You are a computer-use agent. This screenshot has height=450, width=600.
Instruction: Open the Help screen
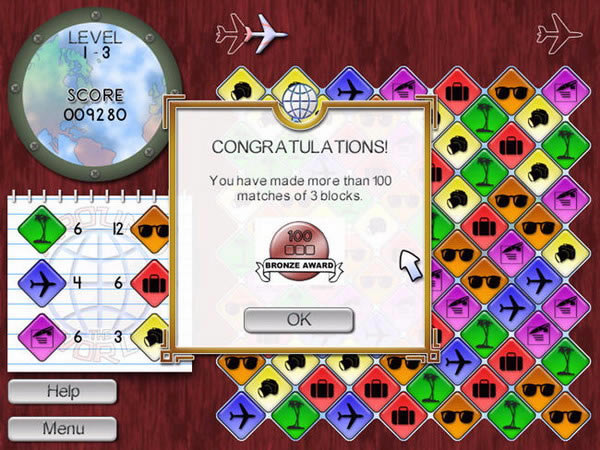(x=62, y=392)
